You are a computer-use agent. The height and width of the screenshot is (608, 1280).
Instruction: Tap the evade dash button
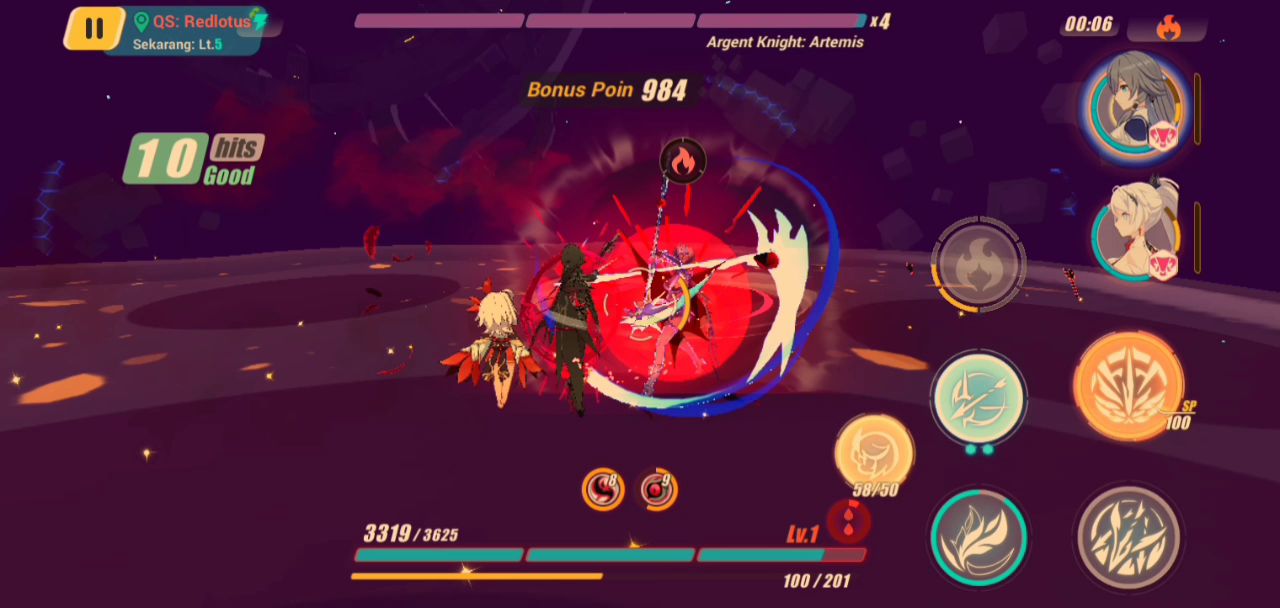pyautogui.click(x=977, y=537)
